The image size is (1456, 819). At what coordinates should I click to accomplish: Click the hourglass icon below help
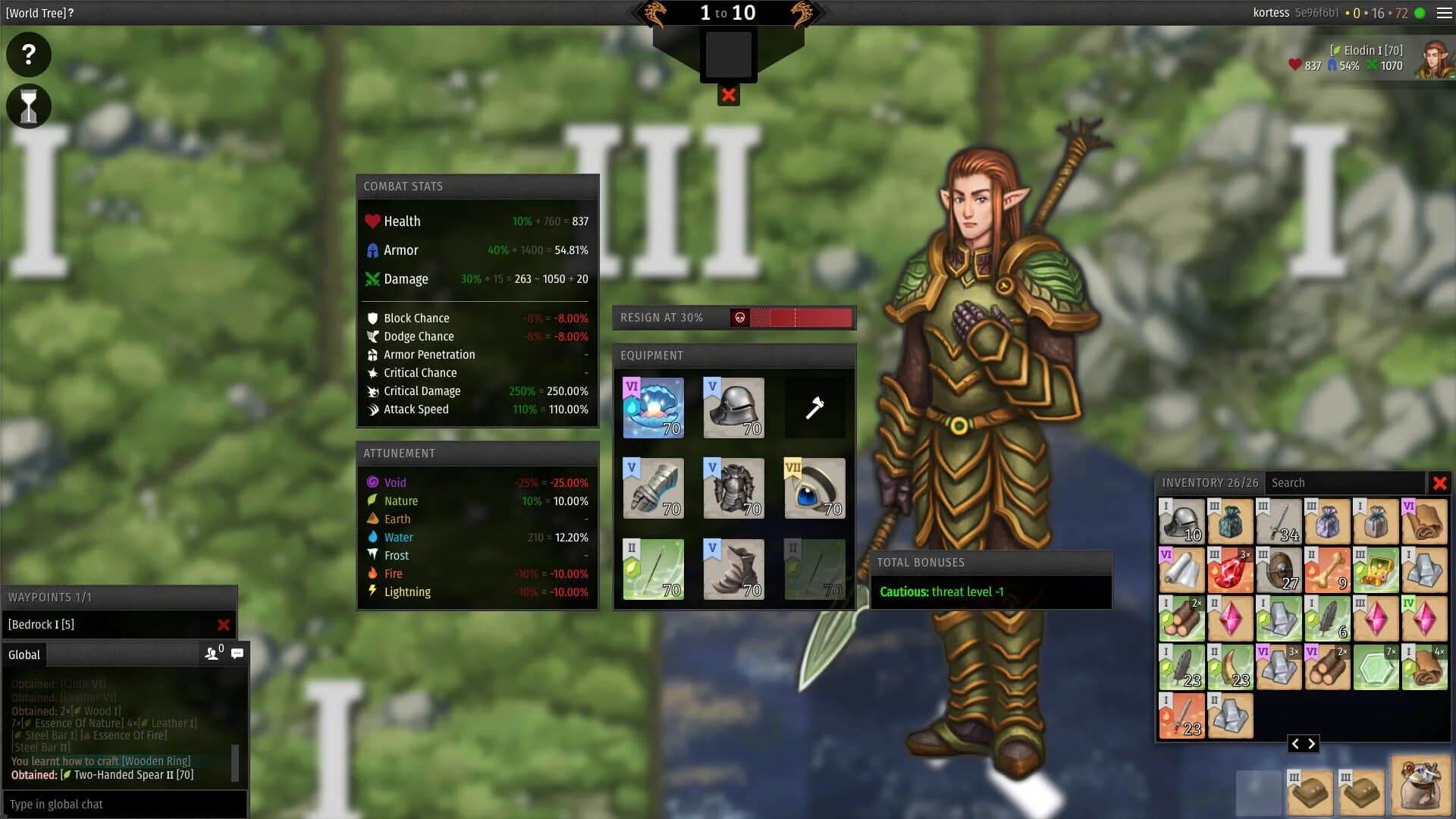28,106
